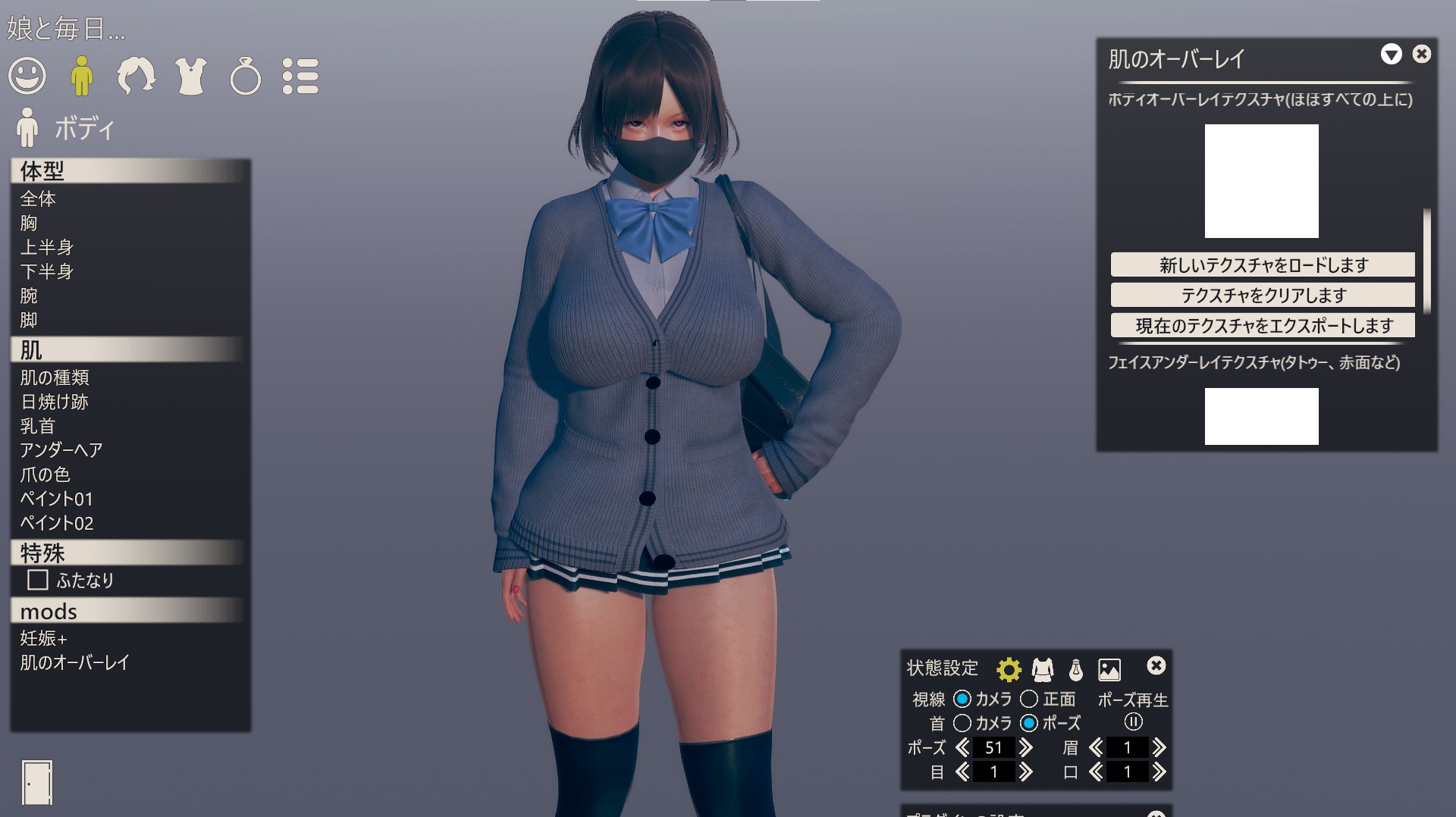The height and width of the screenshot is (817, 1456).
Task: Select 胸 under the 体型 section
Action: coord(29,223)
